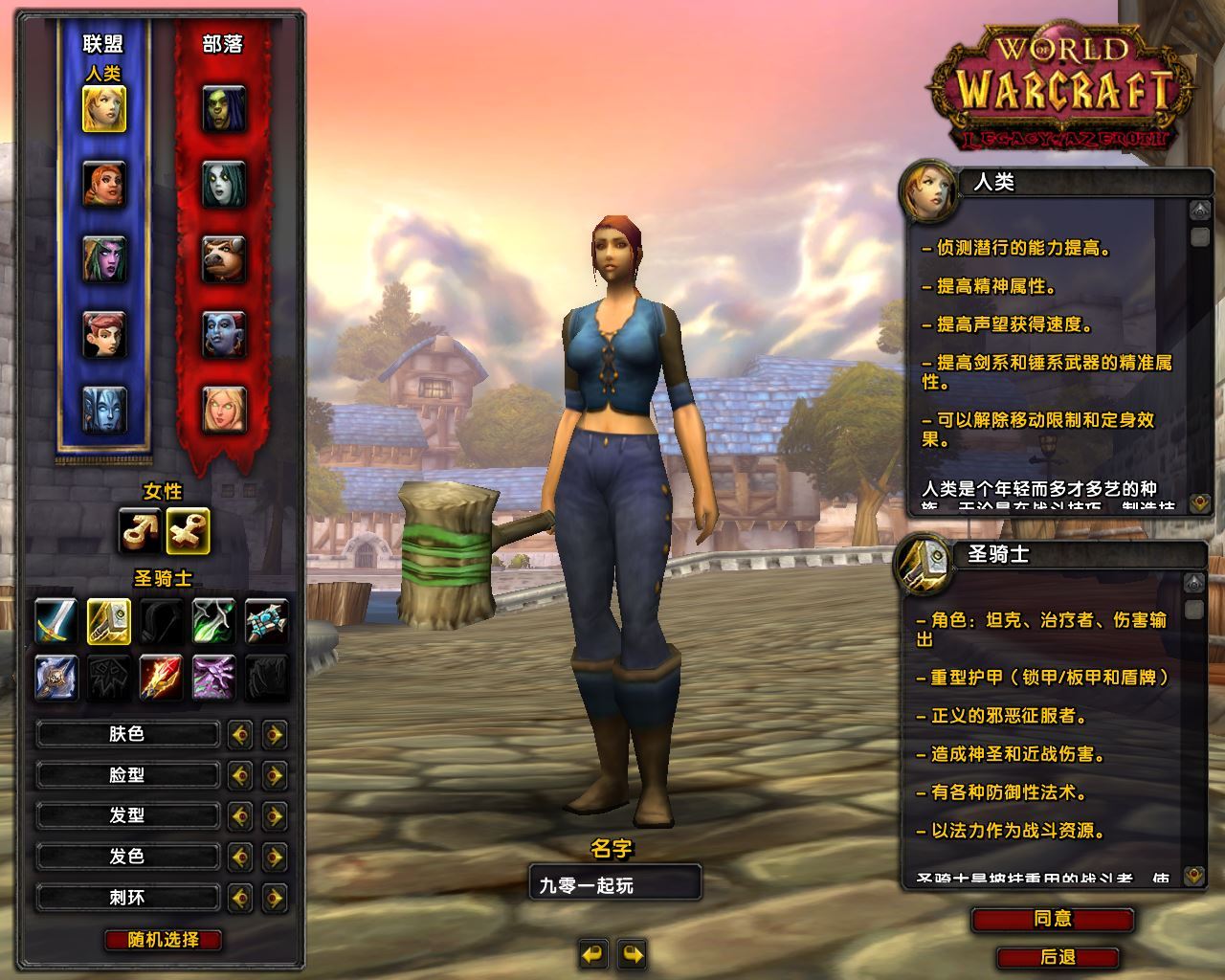Go back with 后退 button
Screen dimensions: 1225x980
[x=1057, y=957]
